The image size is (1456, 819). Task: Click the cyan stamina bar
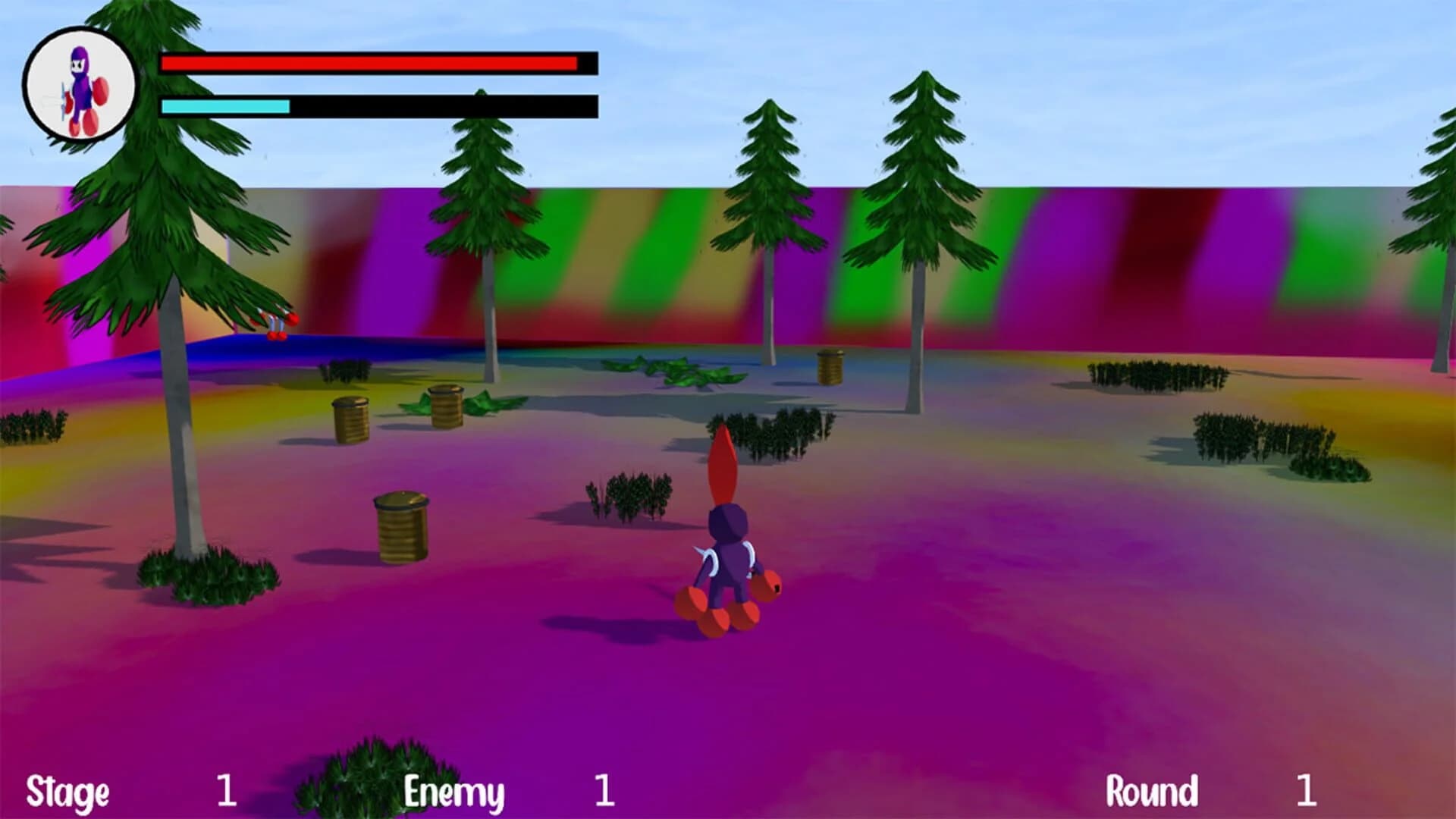click(x=224, y=107)
